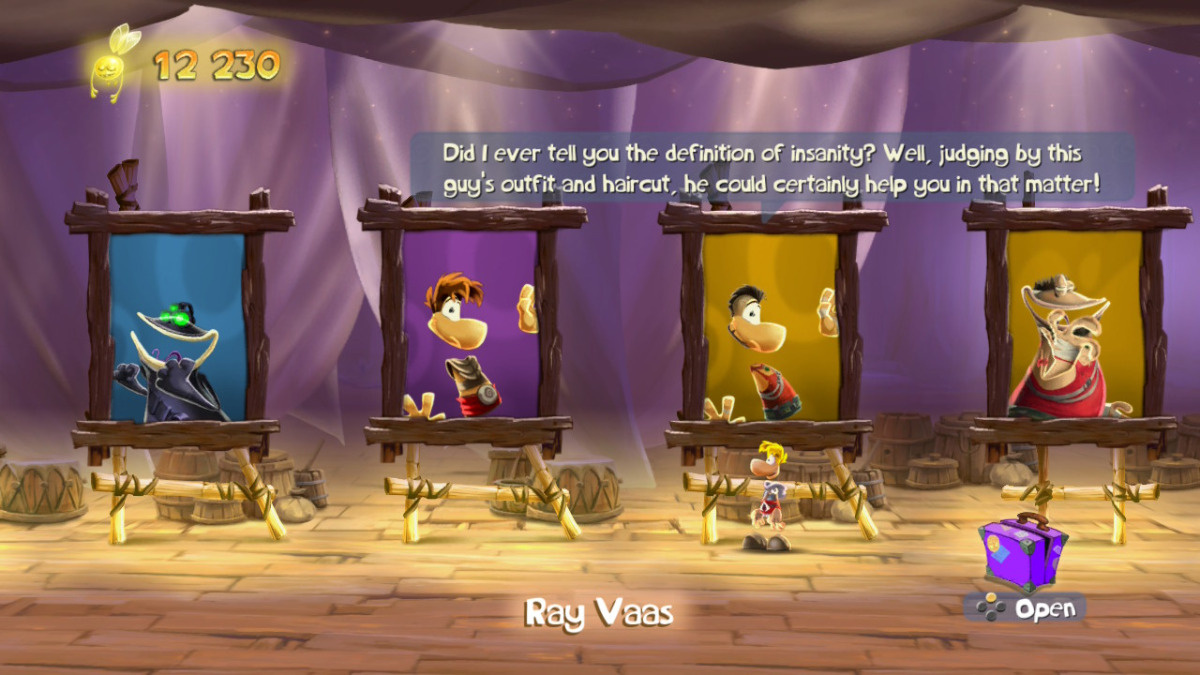The height and width of the screenshot is (675, 1200).
Task: Select the Ray Vaas mohawk character painting
Action: tap(769, 328)
